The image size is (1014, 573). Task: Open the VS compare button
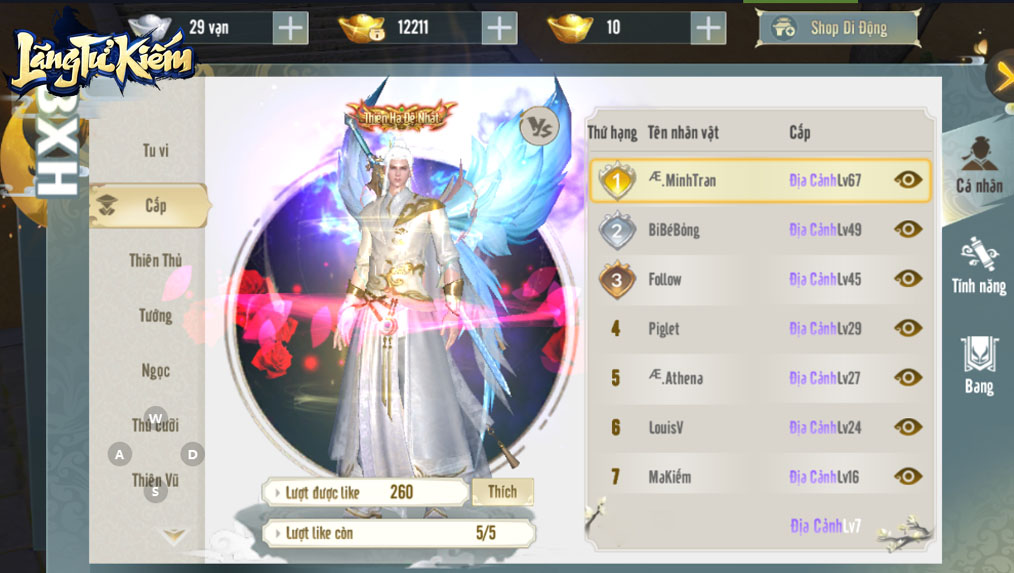(540, 126)
